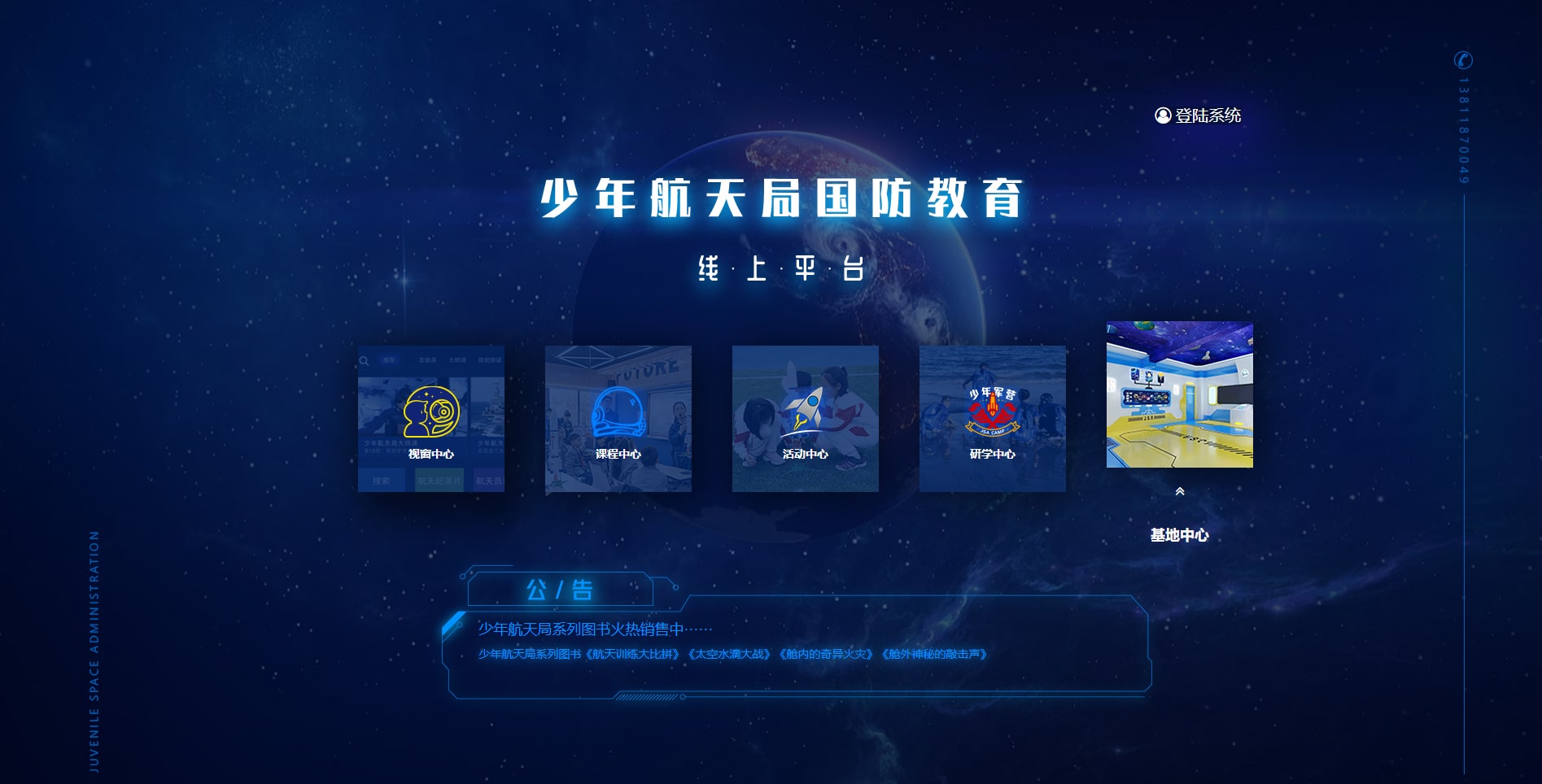Click the 少年航天局系列图书火热销售中 announcement
Screen dimensions: 1542x784
pyautogui.click(x=592, y=628)
